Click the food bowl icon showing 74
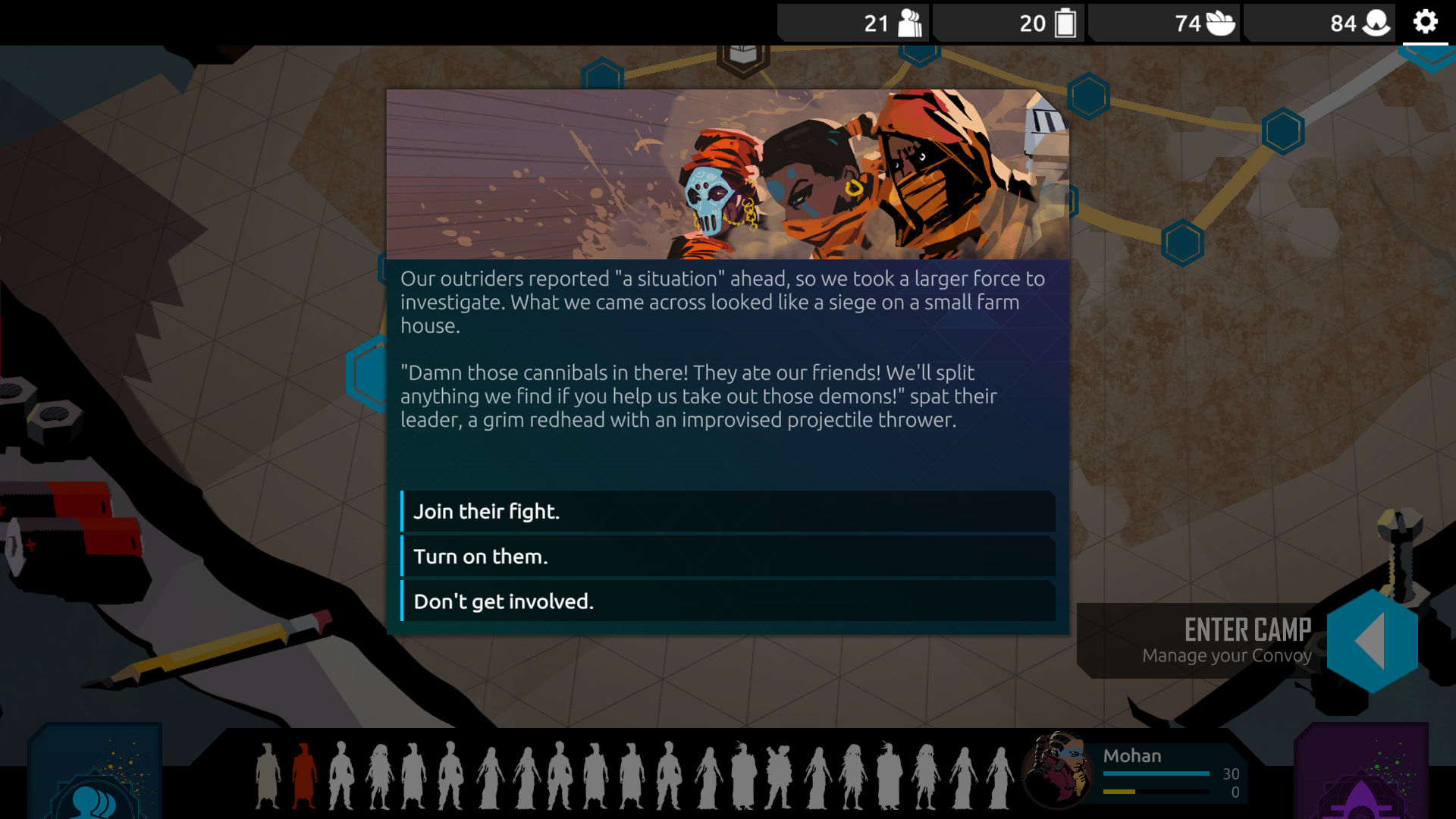The image size is (1456, 819). (1221, 23)
